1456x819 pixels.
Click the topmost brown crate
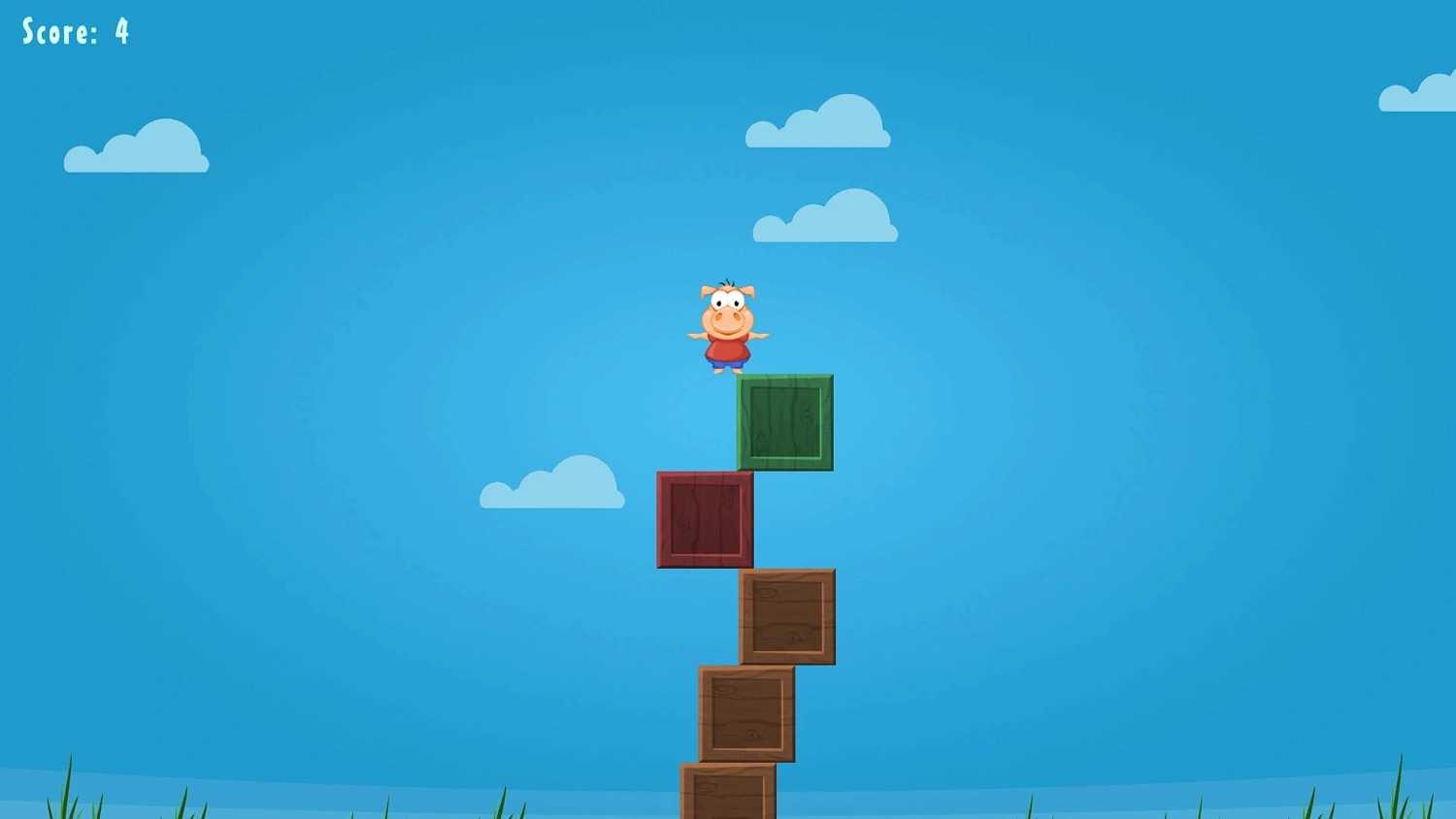click(x=790, y=616)
